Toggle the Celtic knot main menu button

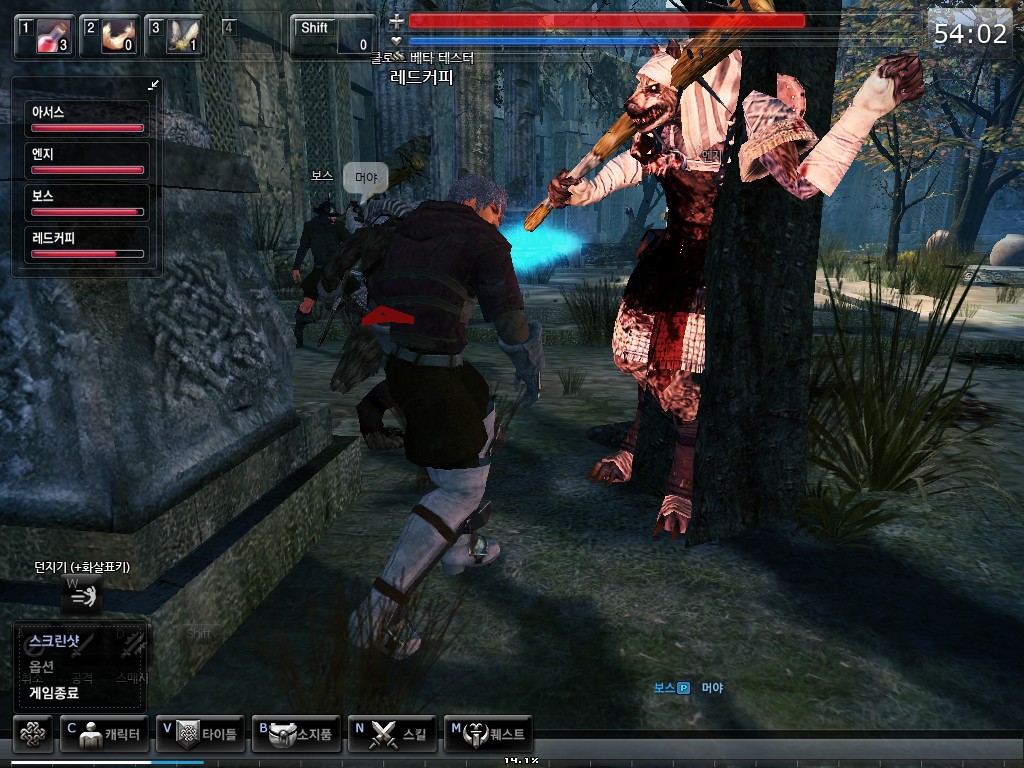tap(33, 734)
